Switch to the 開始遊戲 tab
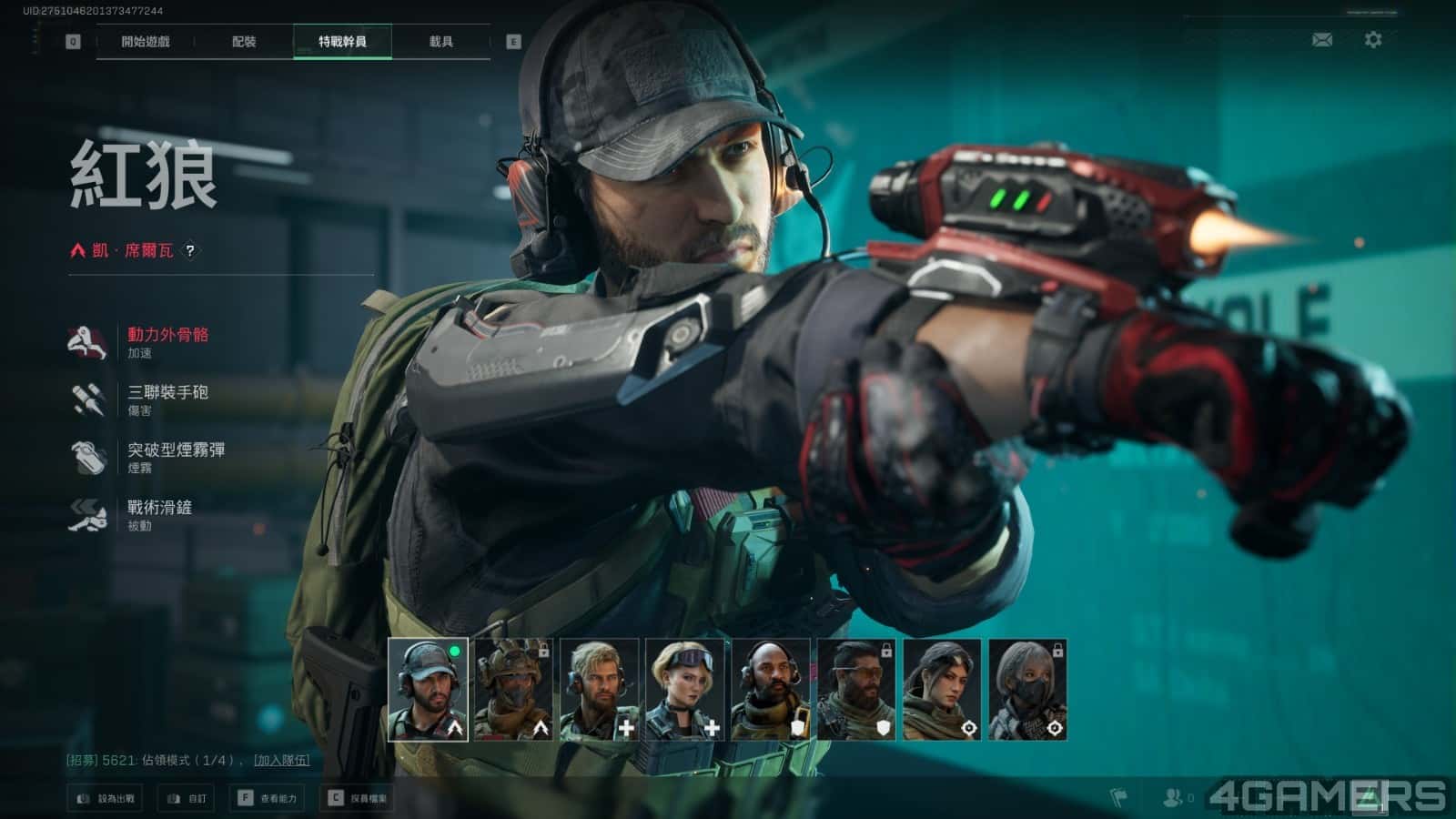Viewport: 1456px width, 819px height. pos(146,42)
